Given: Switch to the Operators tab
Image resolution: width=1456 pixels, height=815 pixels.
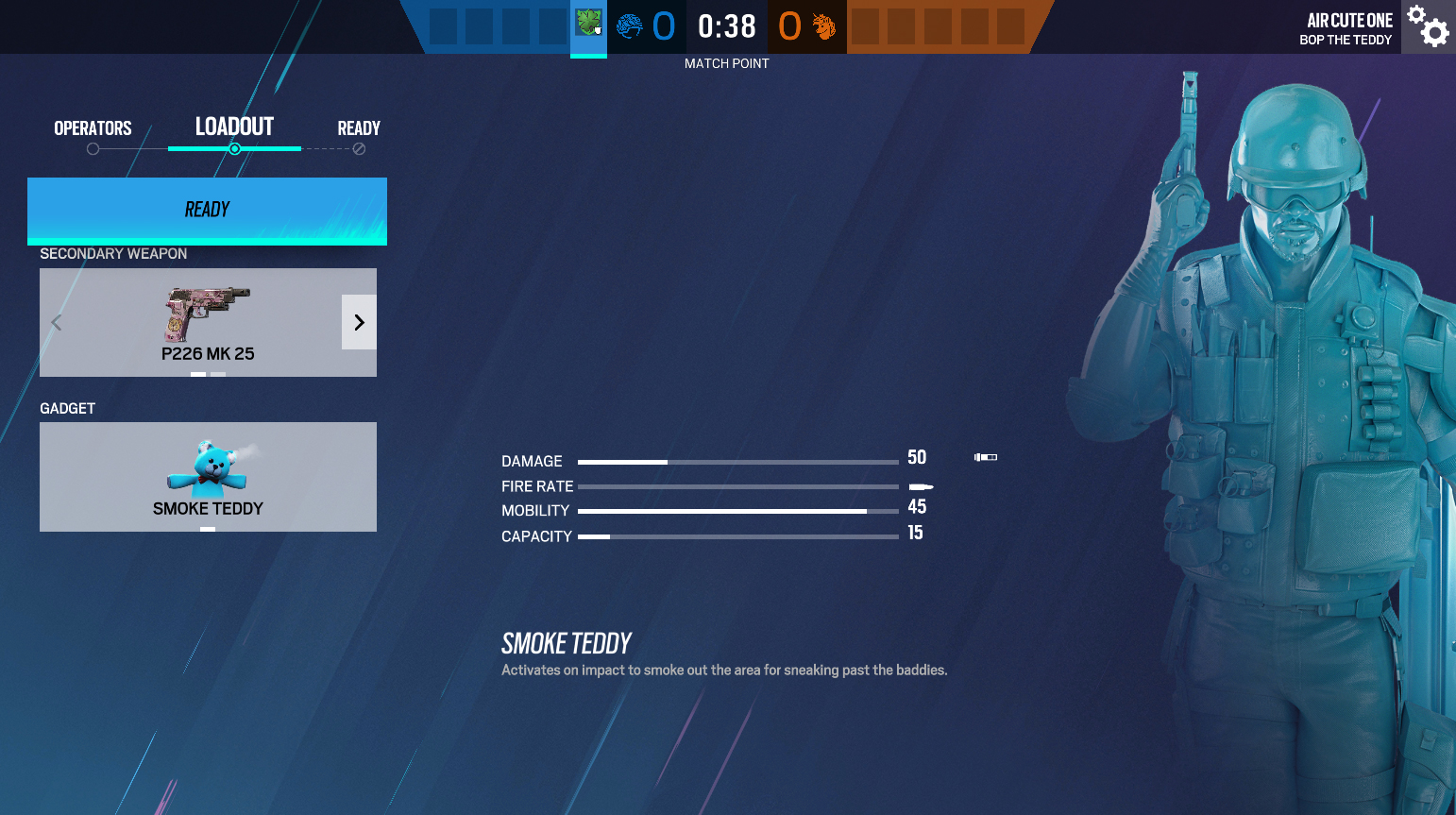Looking at the screenshot, I should [x=93, y=128].
